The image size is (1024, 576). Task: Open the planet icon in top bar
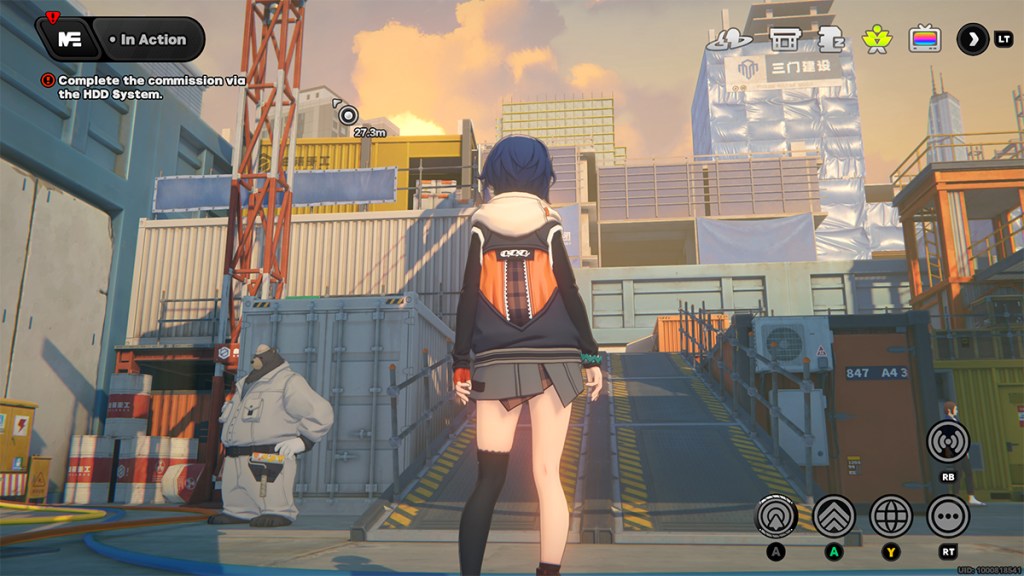(x=728, y=40)
